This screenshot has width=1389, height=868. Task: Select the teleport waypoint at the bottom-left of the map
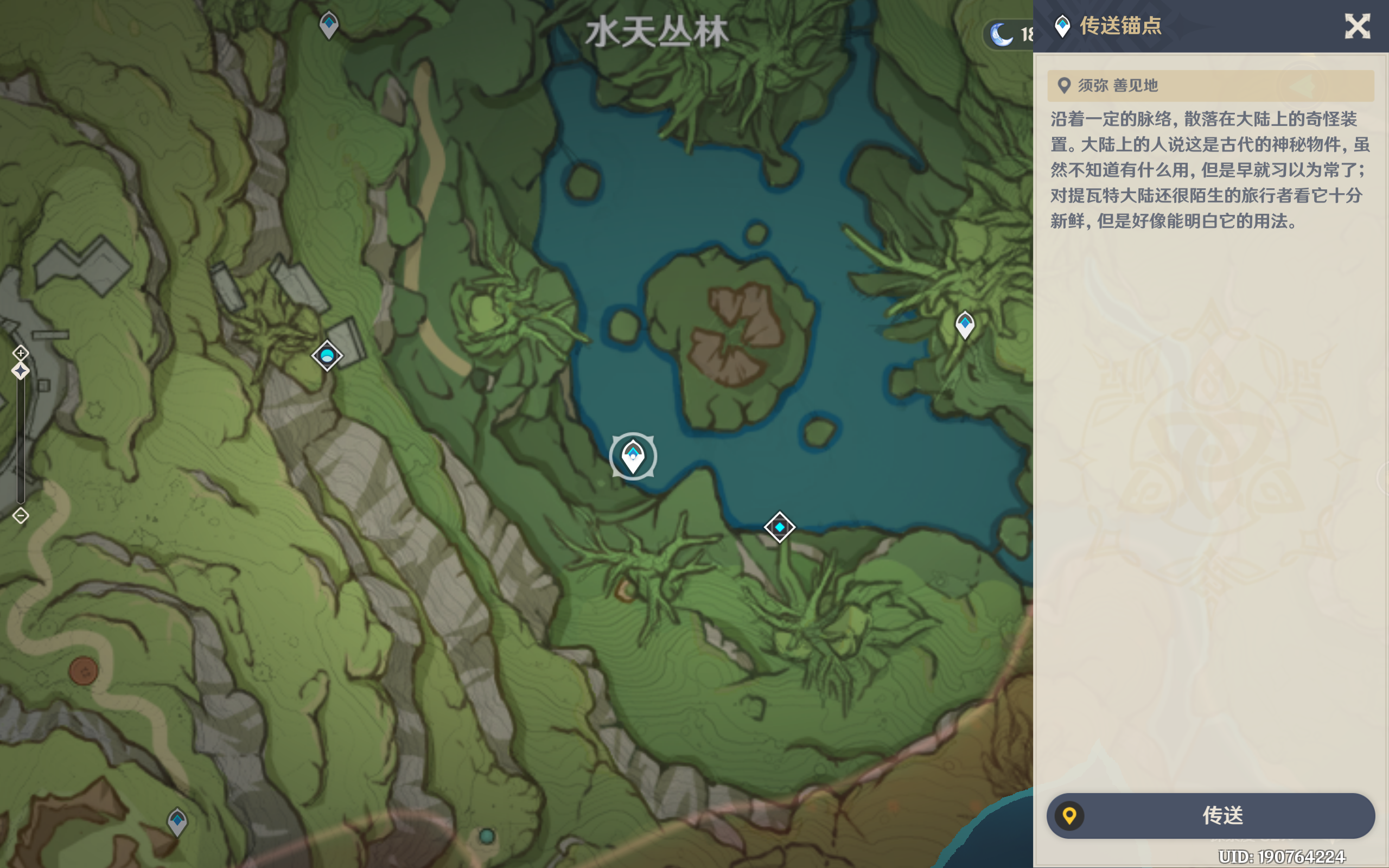click(x=177, y=821)
